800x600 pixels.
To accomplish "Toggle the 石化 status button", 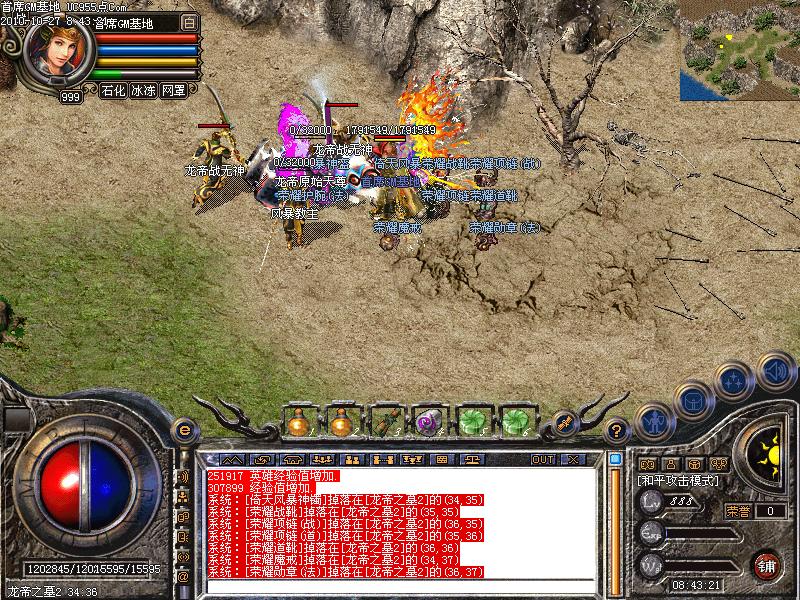I will pyautogui.click(x=114, y=90).
